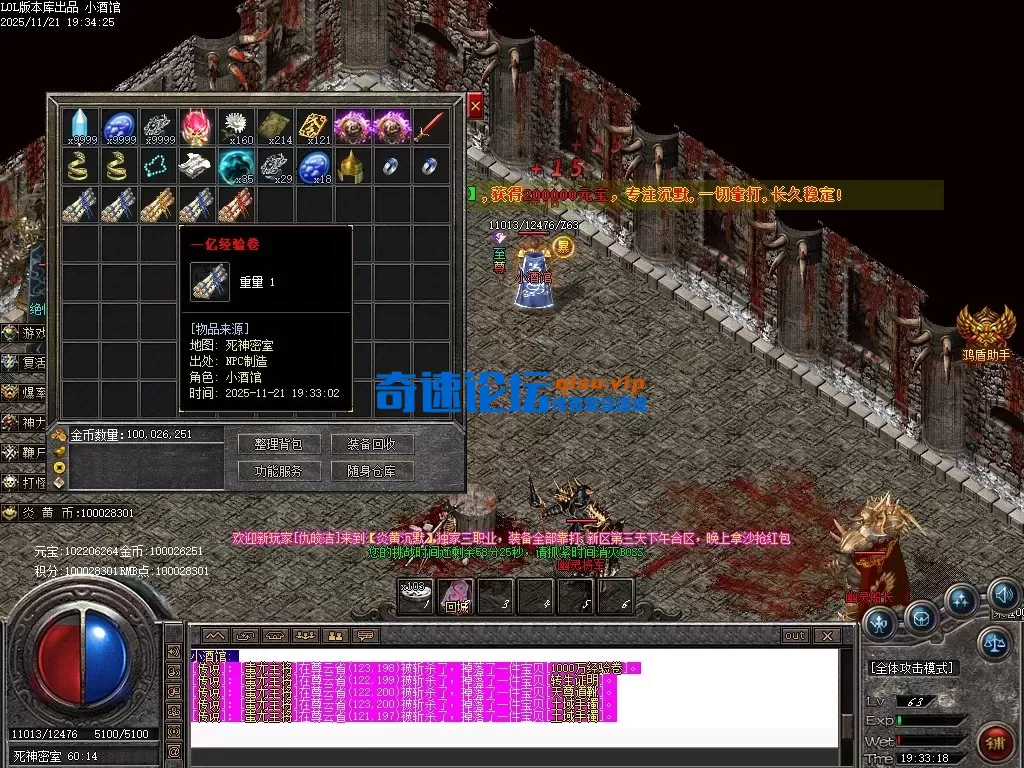Open the 功能服务 function services
The image size is (1024, 768).
point(278,471)
